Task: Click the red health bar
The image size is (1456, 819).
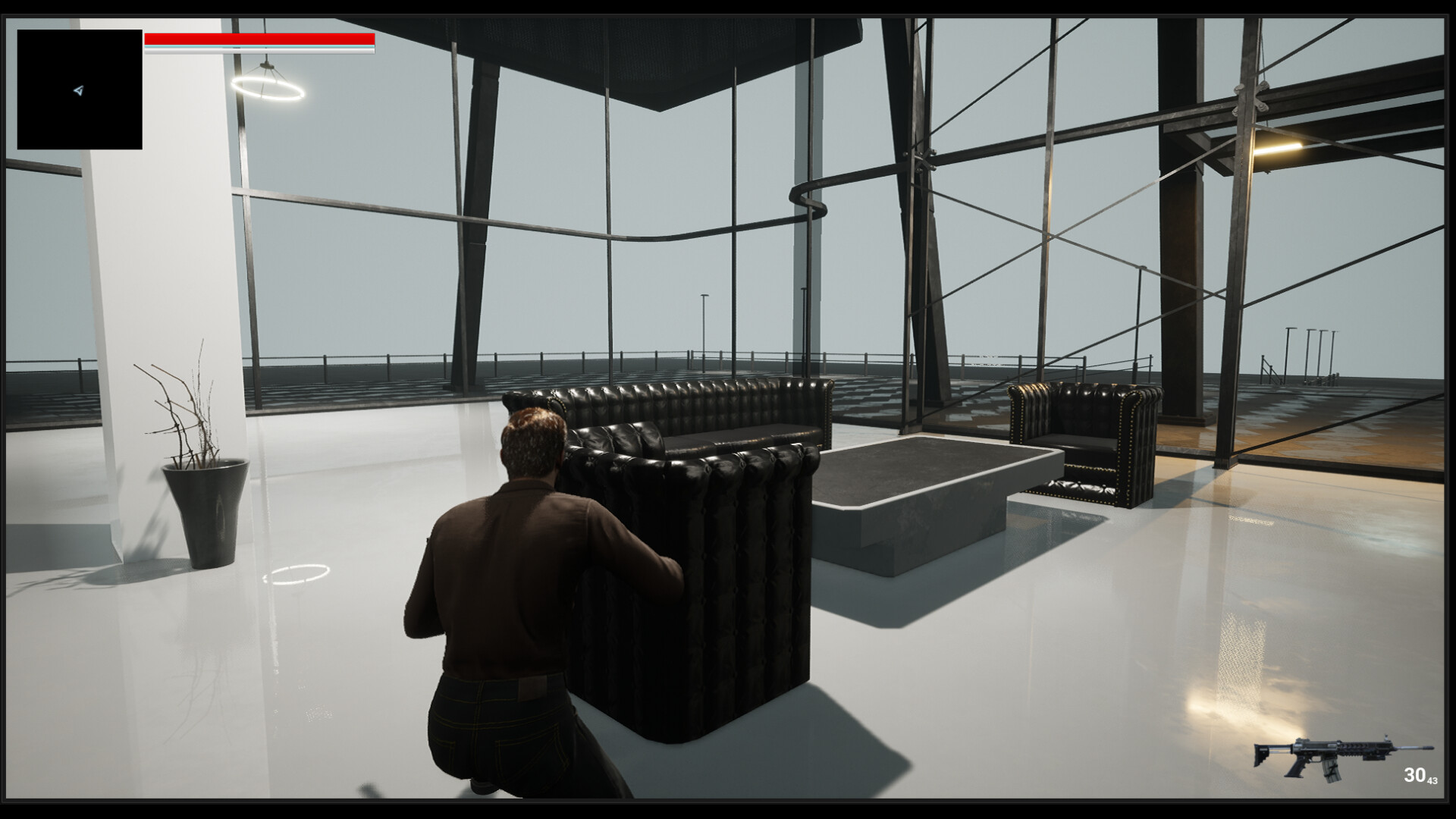Action: coord(260,39)
